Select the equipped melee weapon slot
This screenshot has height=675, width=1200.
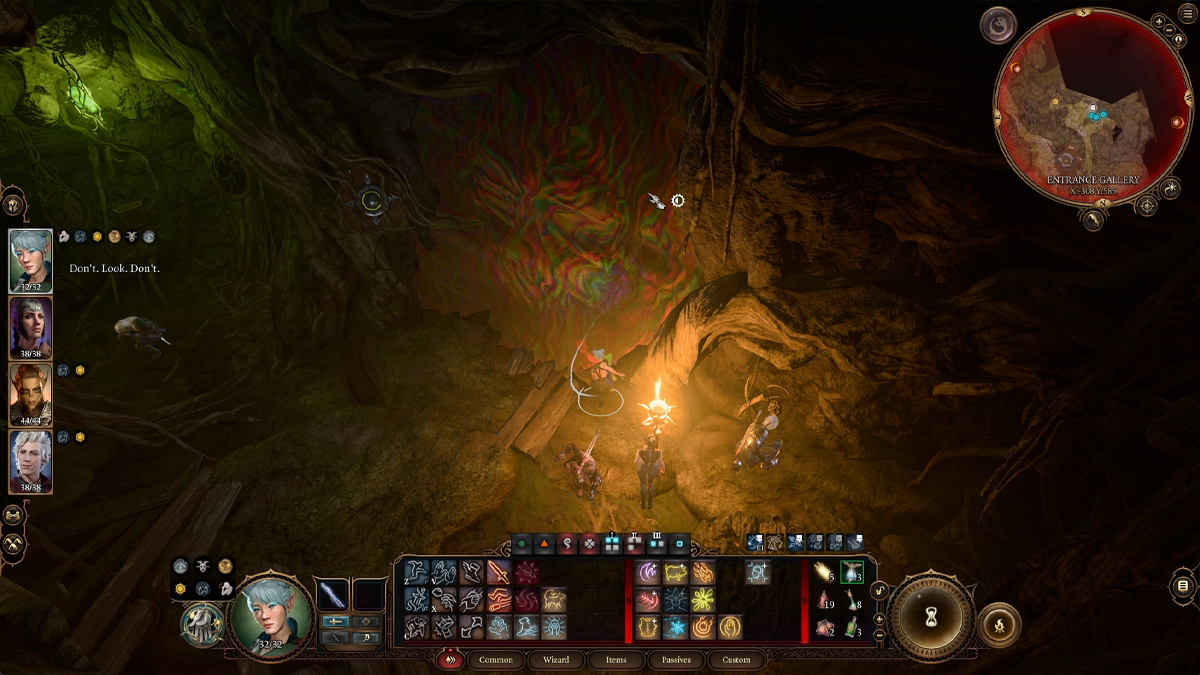[332, 596]
